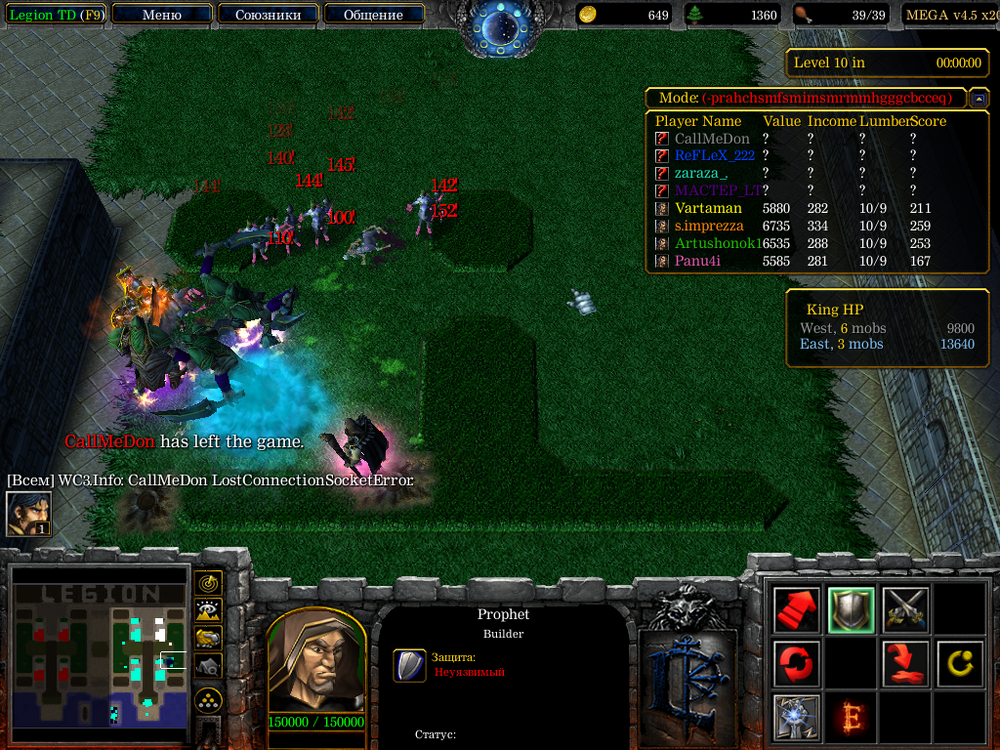Activate the silver shield command

tap(851, 609)
